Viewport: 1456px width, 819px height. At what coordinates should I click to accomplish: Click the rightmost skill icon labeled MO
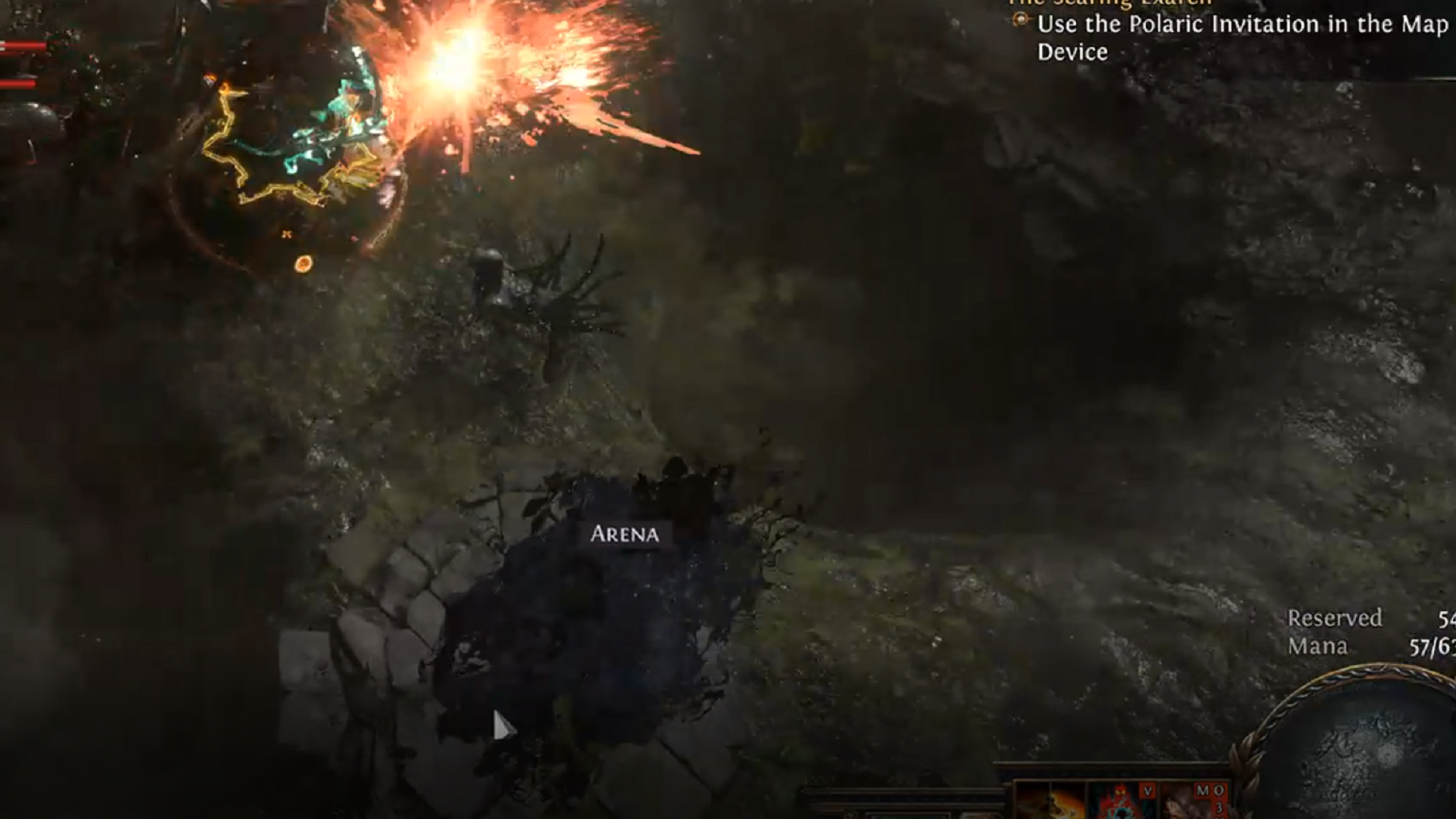(x=1194, y=804)
